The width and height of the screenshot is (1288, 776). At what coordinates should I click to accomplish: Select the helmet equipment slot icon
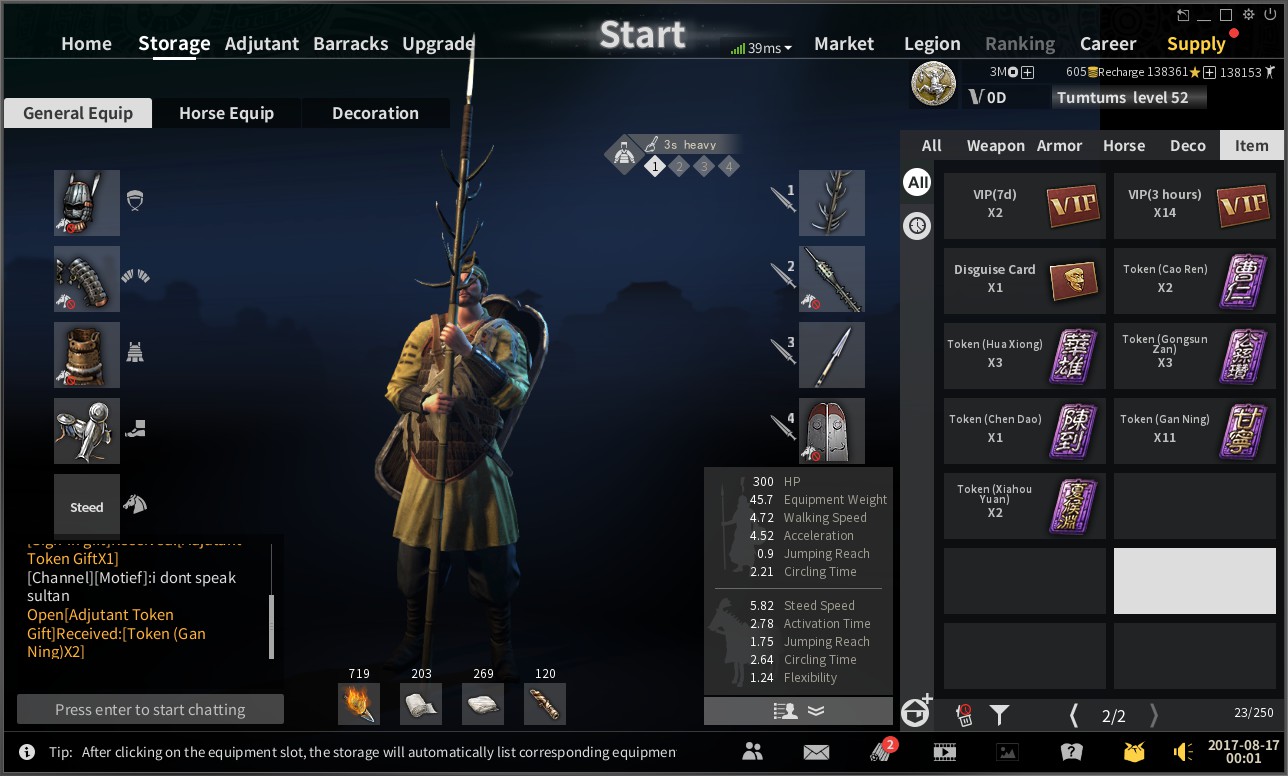point(86,202)
